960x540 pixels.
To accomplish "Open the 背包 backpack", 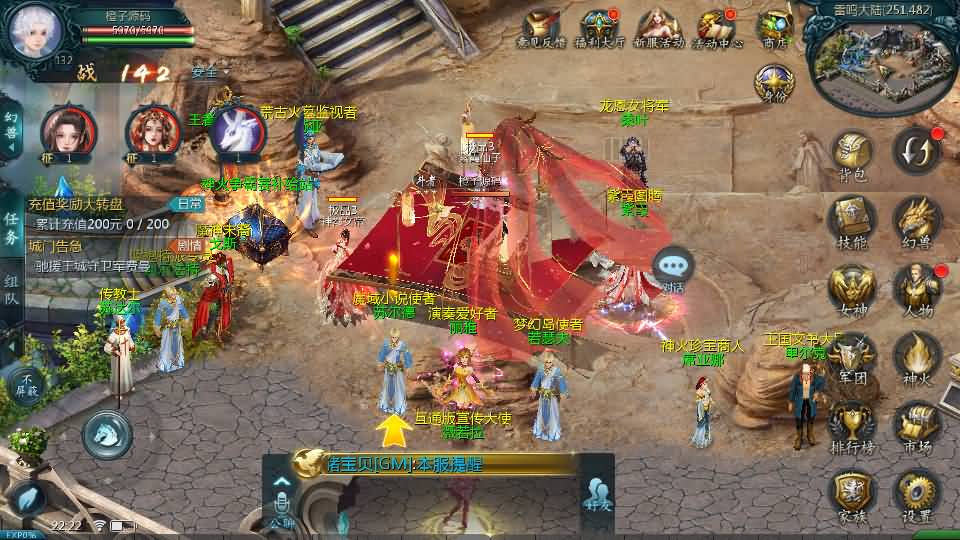I will (x=852, y=155).
